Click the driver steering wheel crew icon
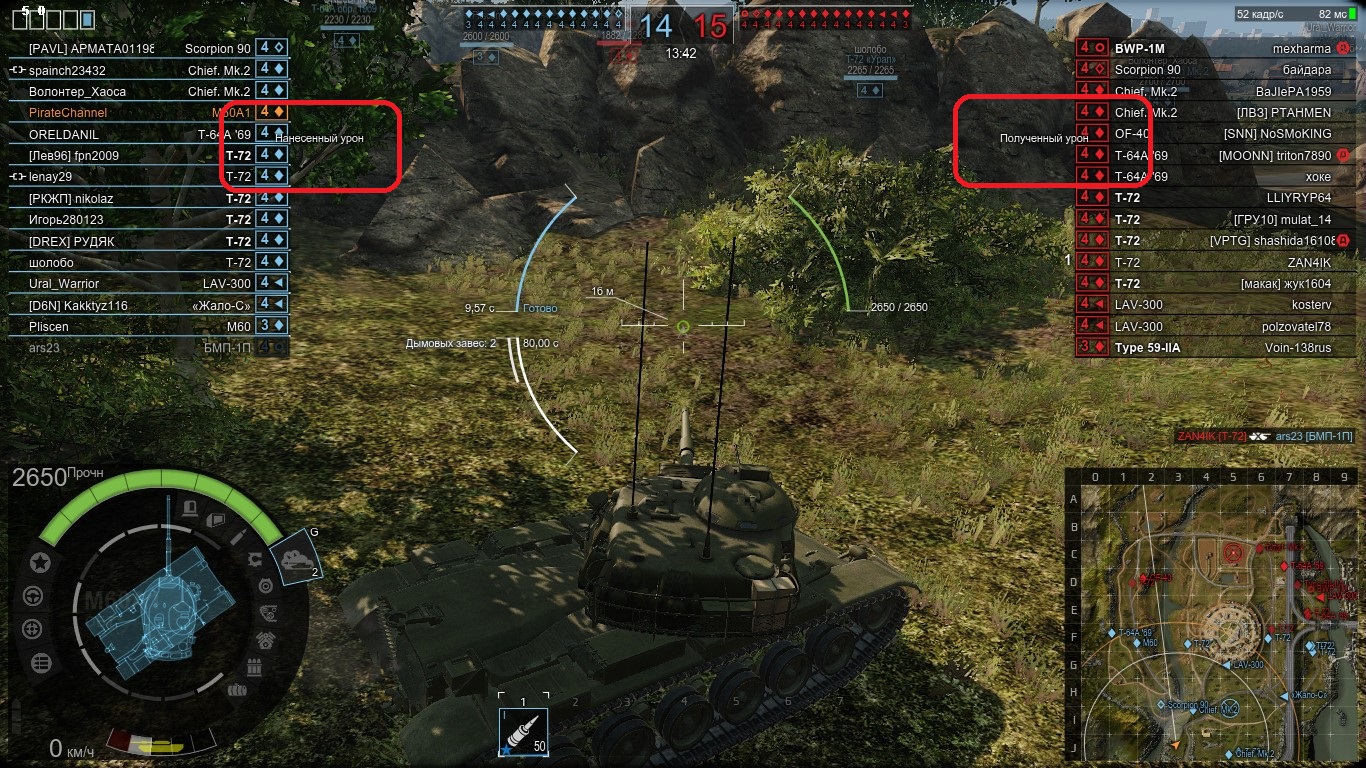Viewport: 1366px width, 768px height. tap(33, 596)
